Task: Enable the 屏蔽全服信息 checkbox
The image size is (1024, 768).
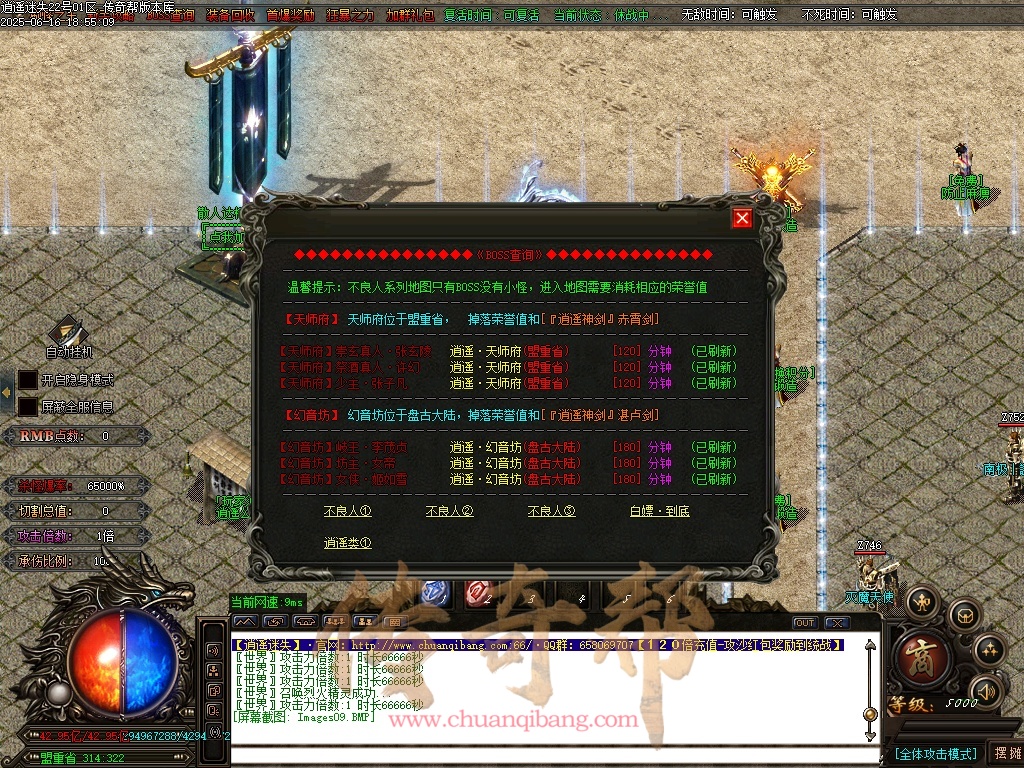Action: [28, 407]
